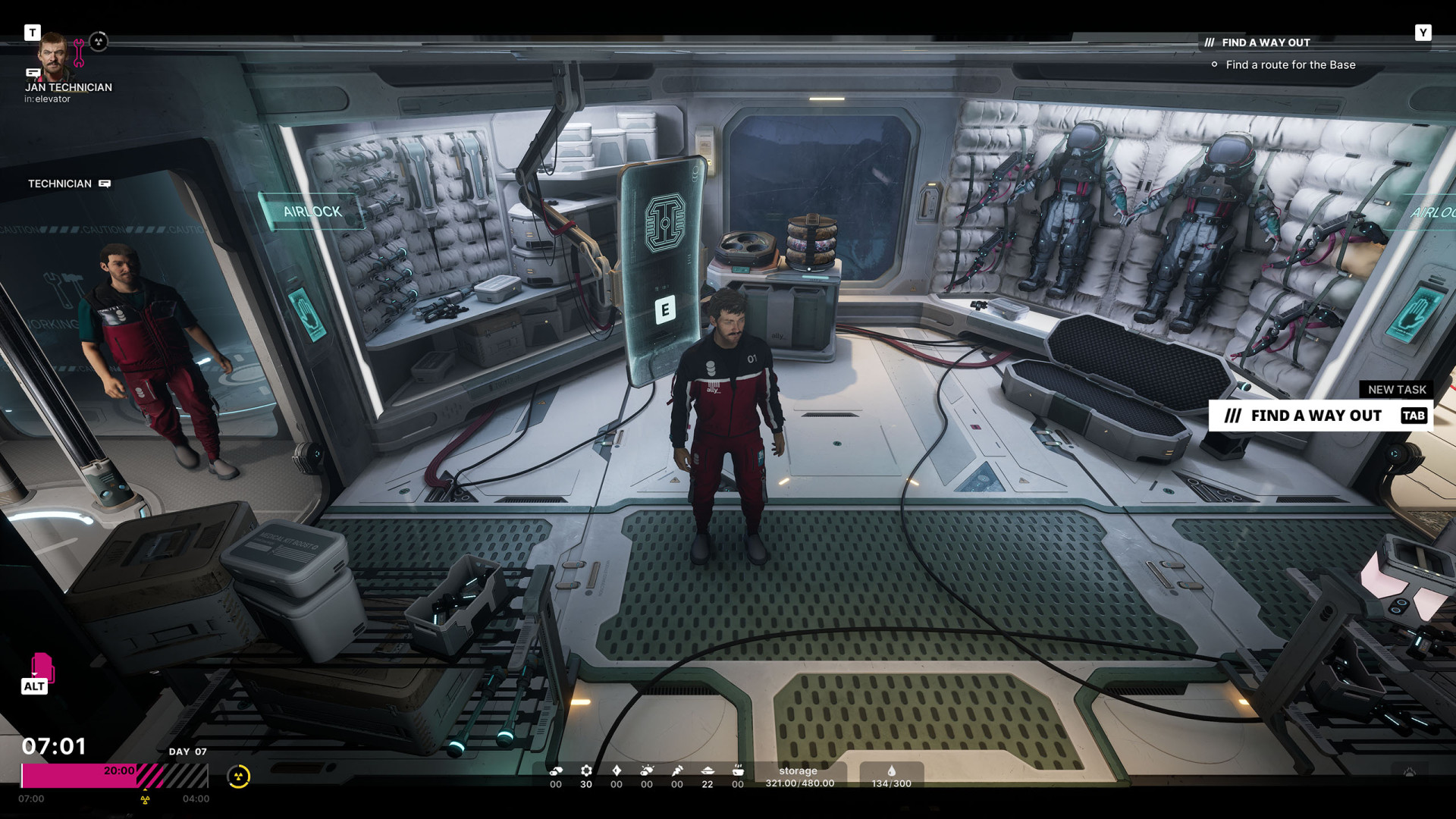The height and width of the screenshot is (819, 1456).
Task: Select the Find a Way Out objective tracker header
Action: pyautogui.click(x=1265, y=42)
